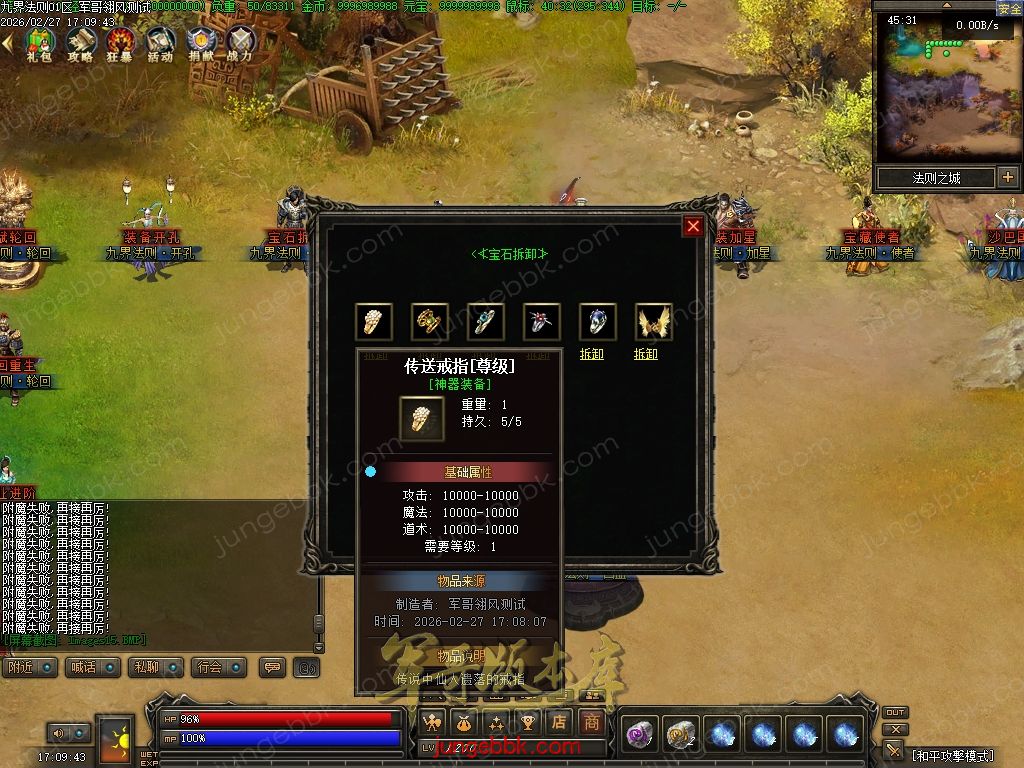This screenshot has width=1024, height=768.
Task: Open the 攻略 strategy guide icon
Action: click(x=80, y=43)
